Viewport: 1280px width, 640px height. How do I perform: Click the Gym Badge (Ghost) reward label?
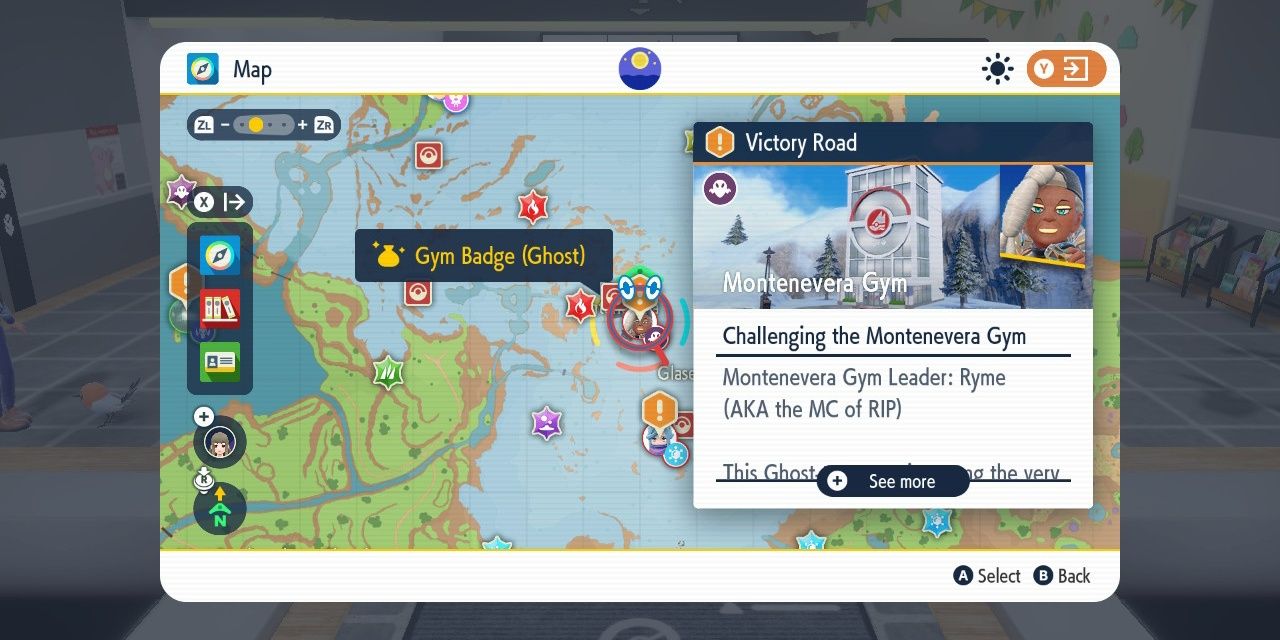[x=484, y=256]
